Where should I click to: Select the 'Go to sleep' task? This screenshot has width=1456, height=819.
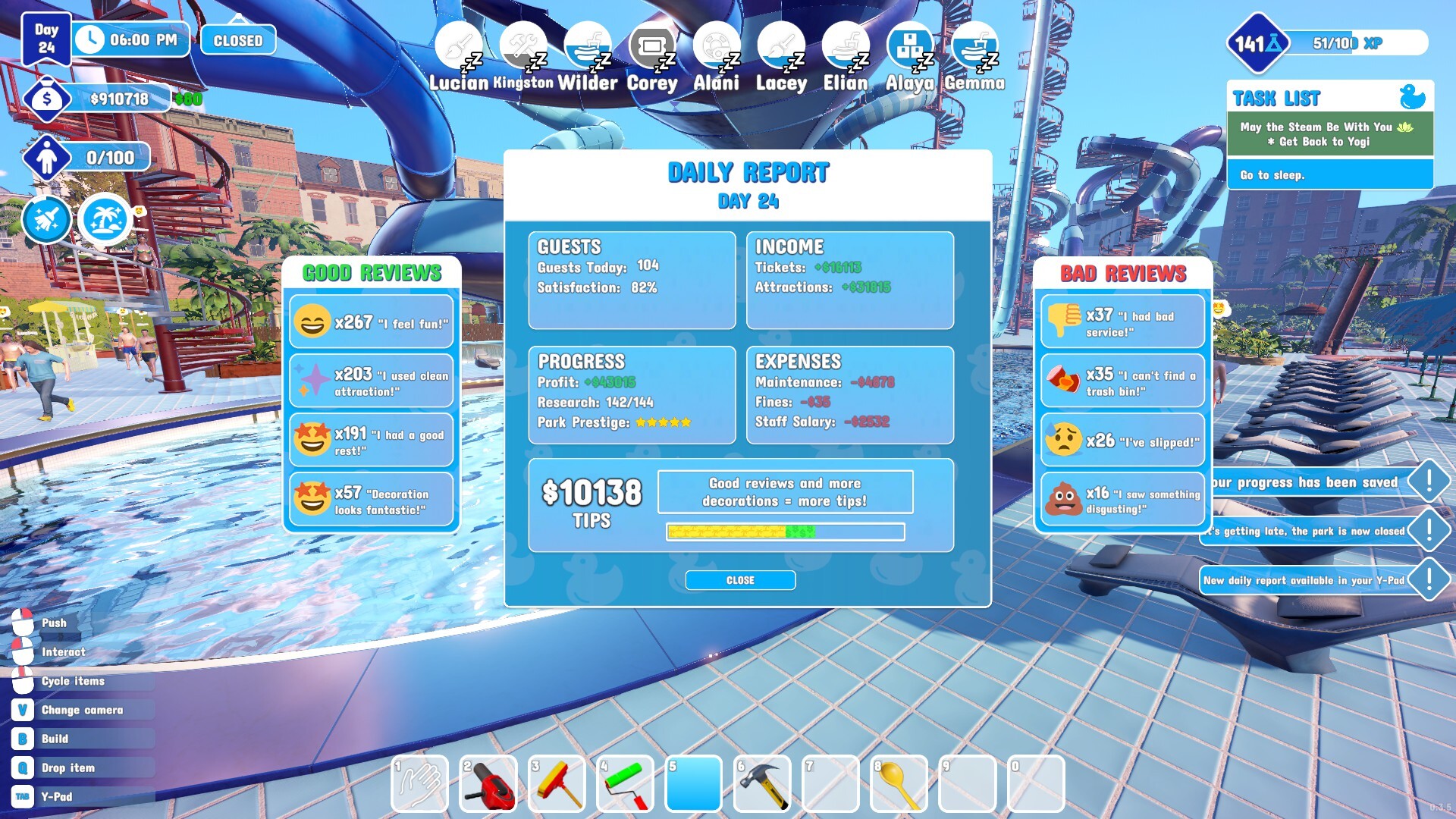1329,174
